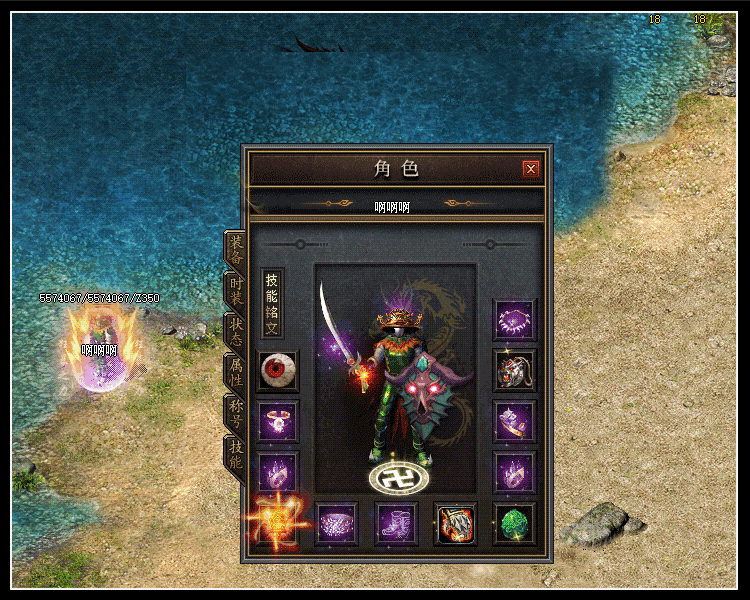Image resolution: width=750 pixels, height=600 pixels.
Task: Choose the purple boots slot
Action: click(x=395, y=523)
